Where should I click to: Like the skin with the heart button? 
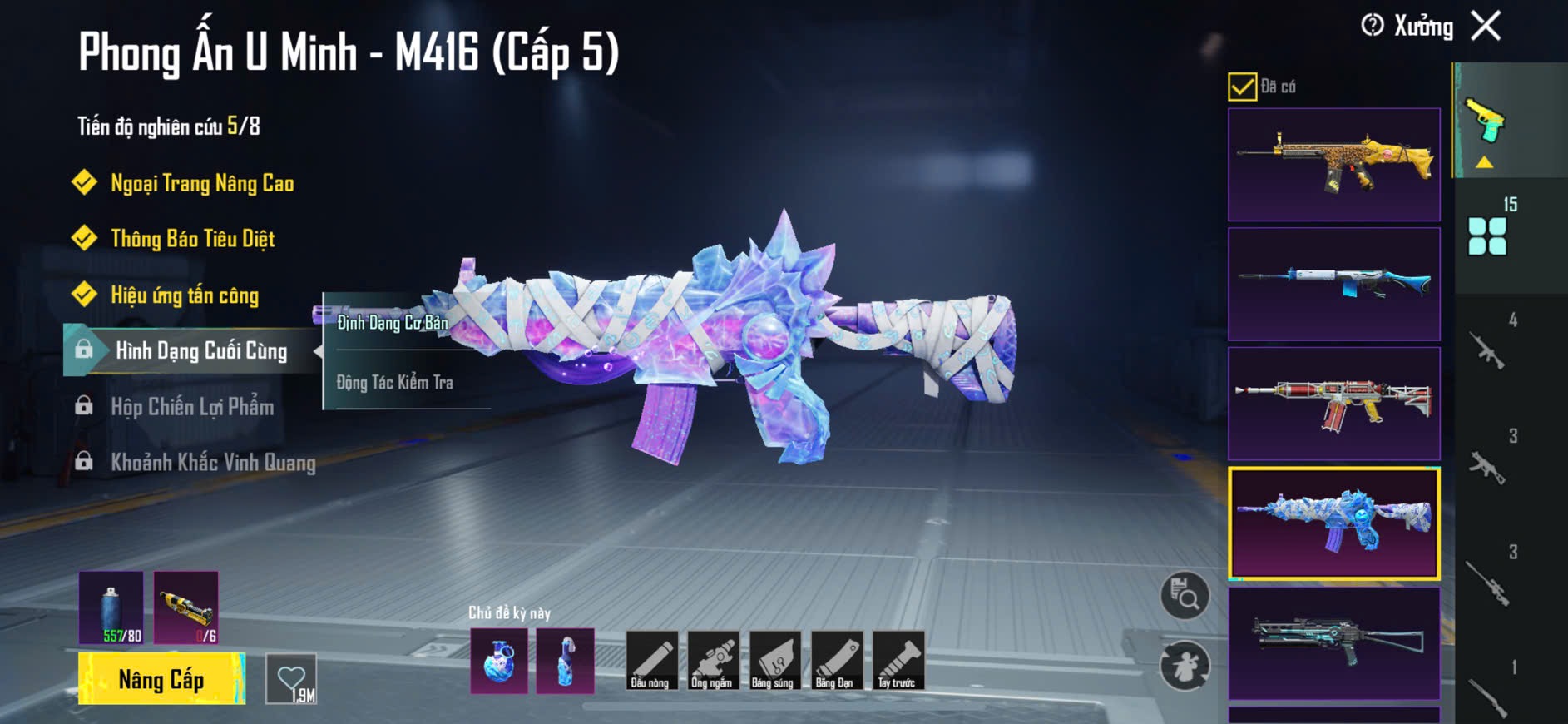(291, 679)
